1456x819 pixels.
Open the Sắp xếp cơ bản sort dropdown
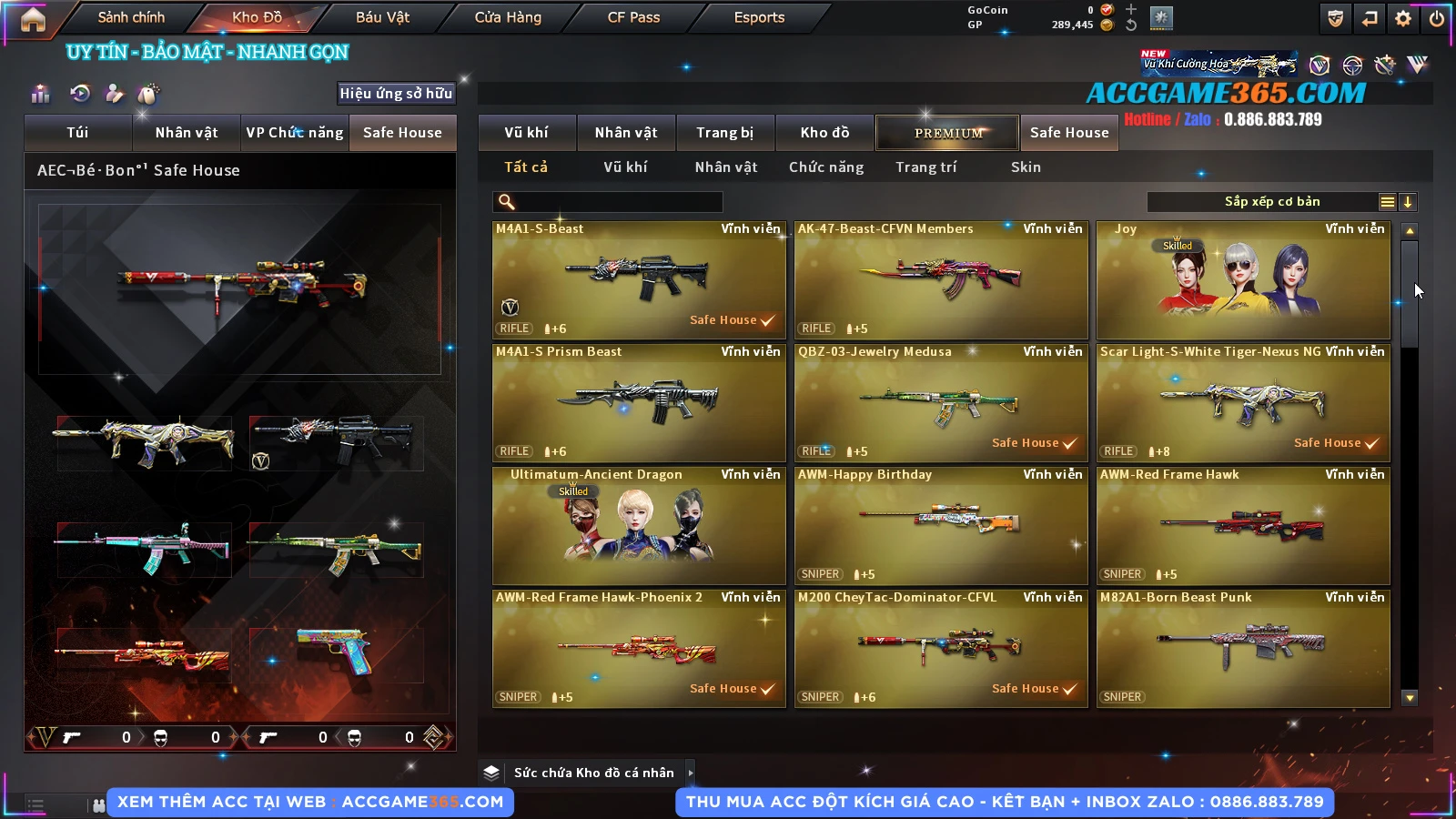(x=1272, y=202)
